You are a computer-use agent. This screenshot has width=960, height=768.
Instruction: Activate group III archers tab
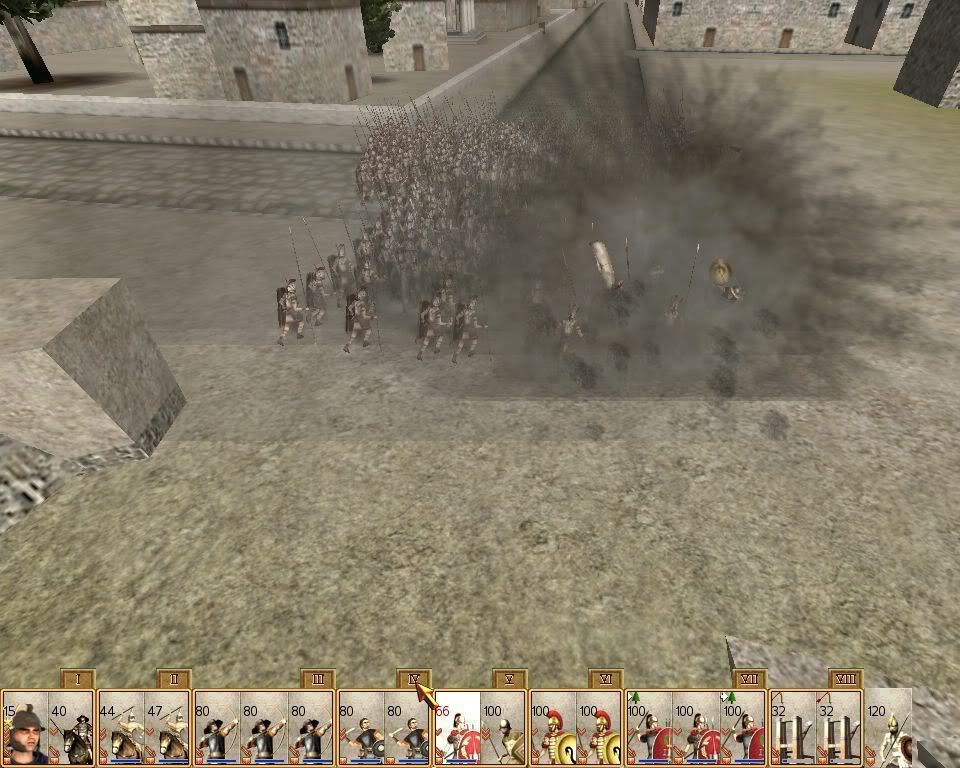pos(317,679)
